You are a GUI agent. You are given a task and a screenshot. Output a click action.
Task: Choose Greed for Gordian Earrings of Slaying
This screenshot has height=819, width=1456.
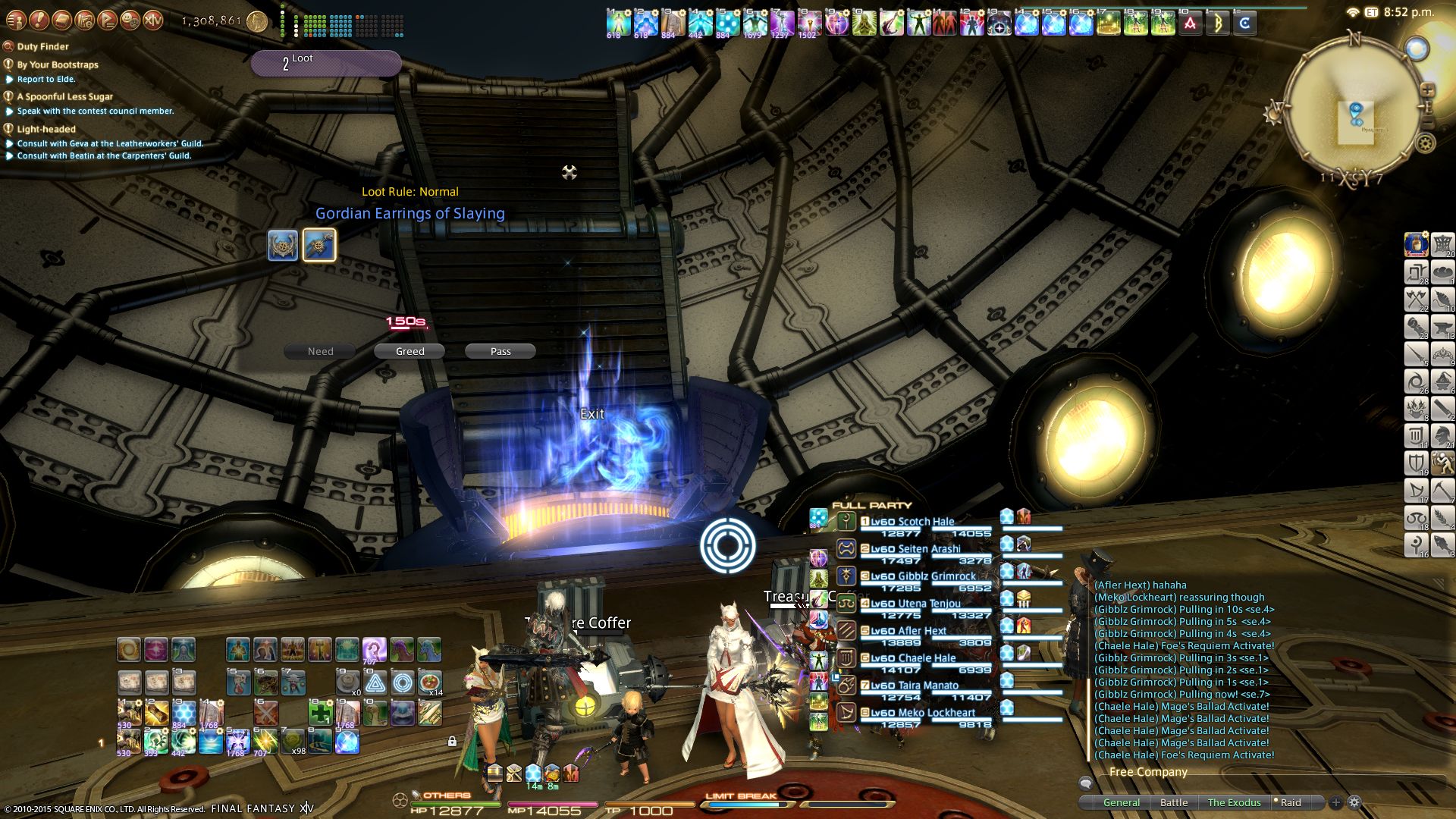coord(409,351)
